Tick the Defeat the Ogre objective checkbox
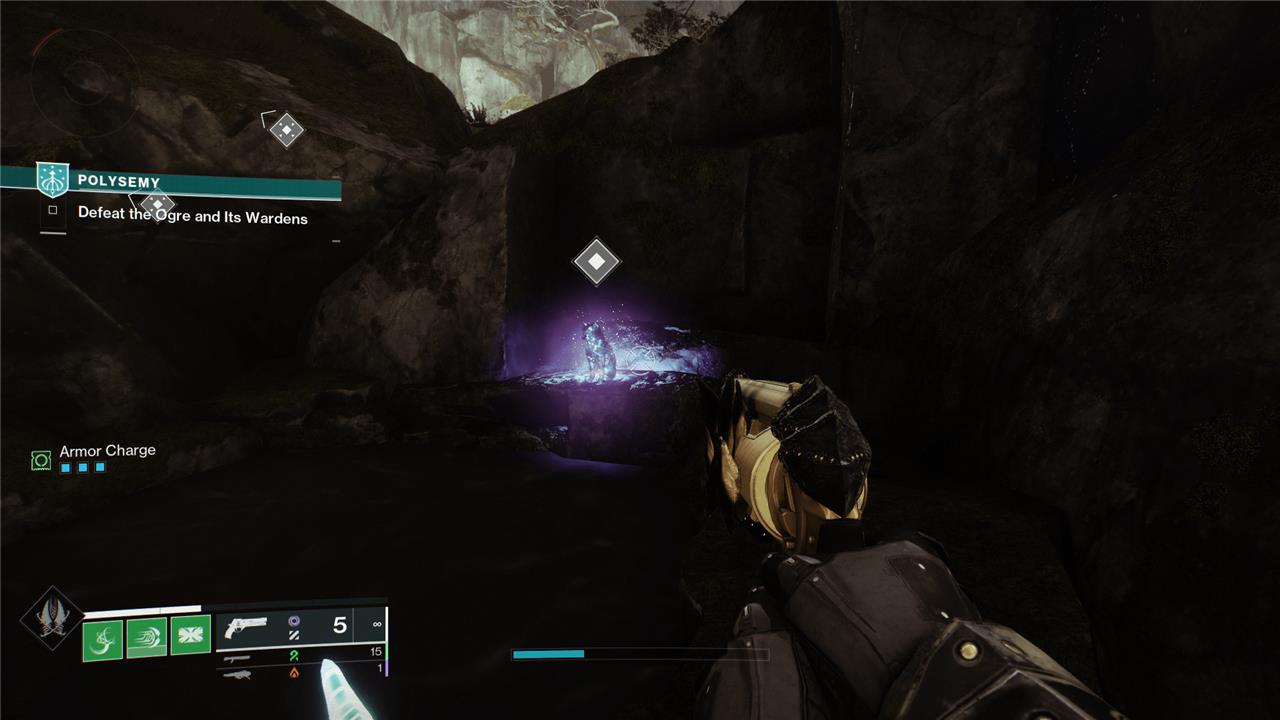 pyautogui.click(x=53, y=211)
